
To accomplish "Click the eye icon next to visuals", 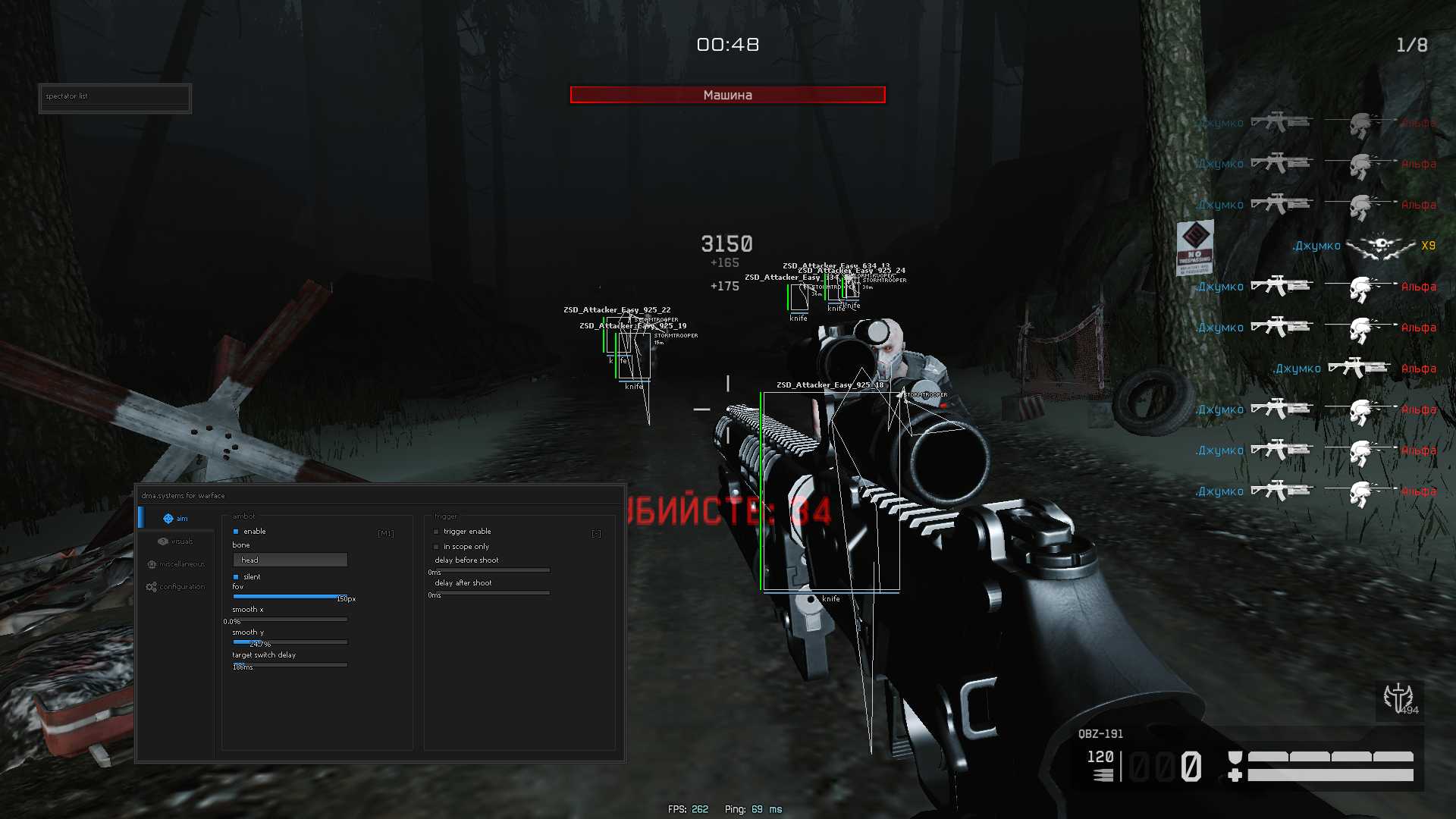I will pos(162,541).
